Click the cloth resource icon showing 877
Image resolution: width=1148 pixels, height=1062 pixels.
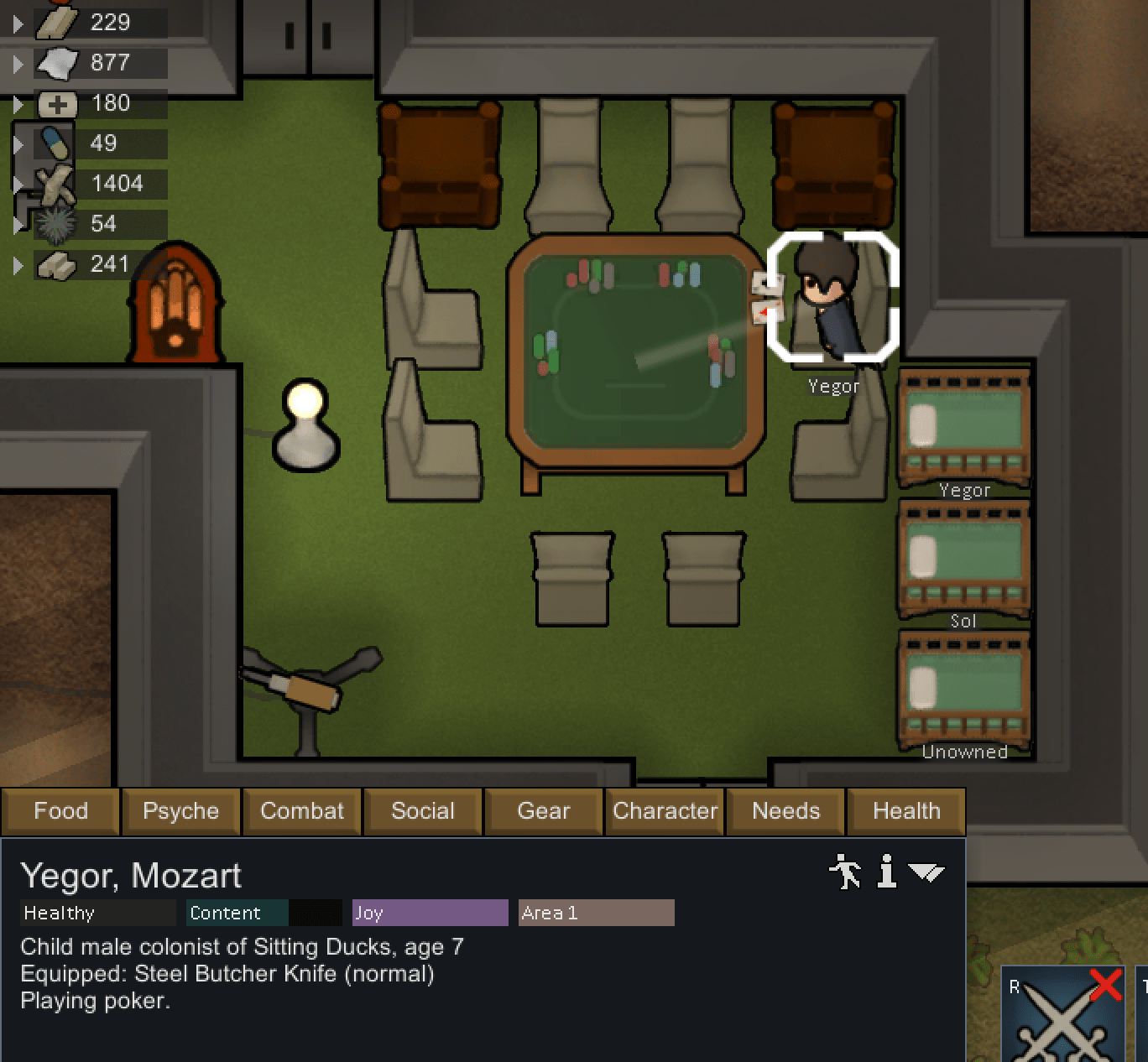55,63
